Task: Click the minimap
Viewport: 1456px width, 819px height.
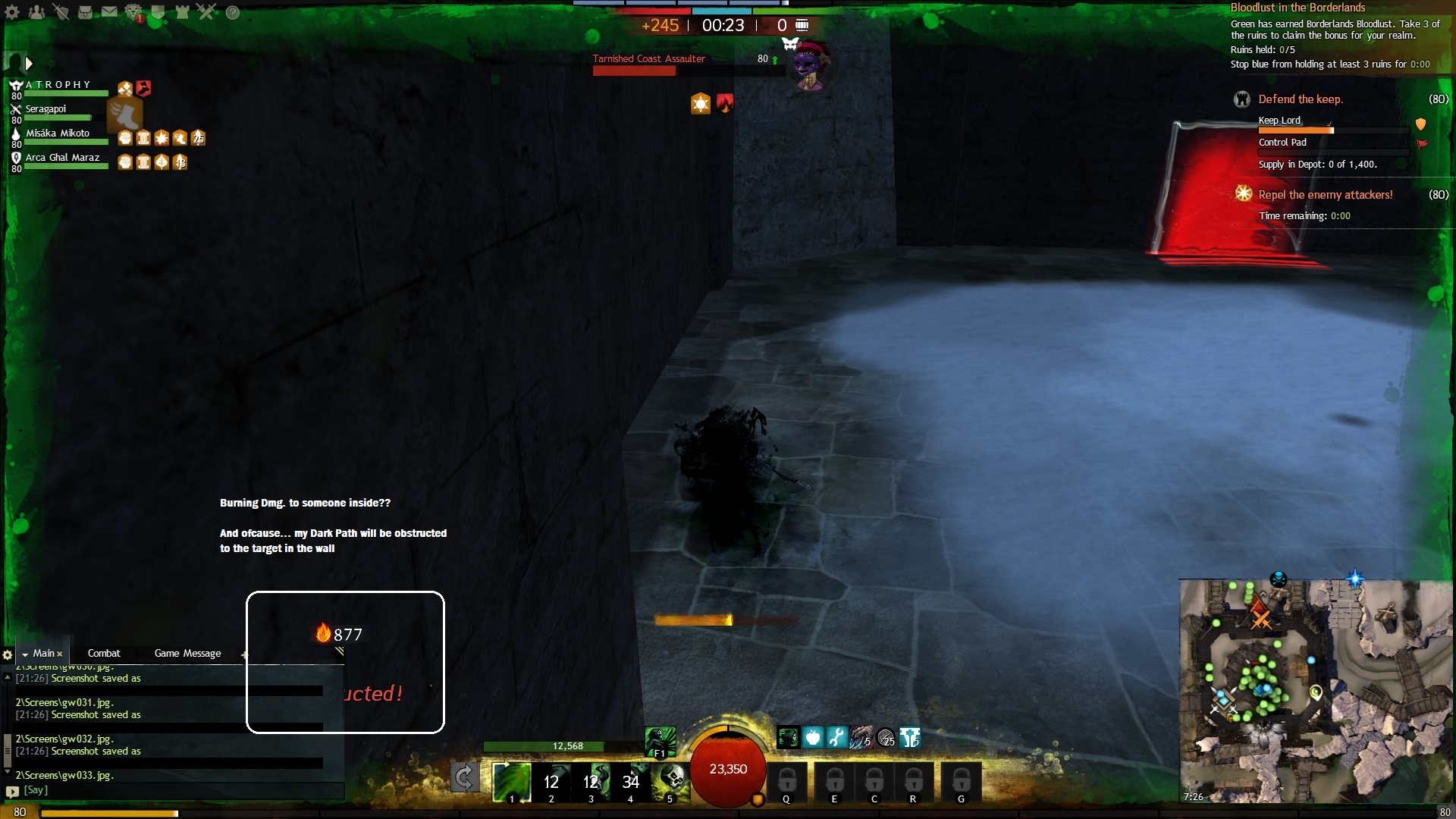Action: click(1316, 690)
